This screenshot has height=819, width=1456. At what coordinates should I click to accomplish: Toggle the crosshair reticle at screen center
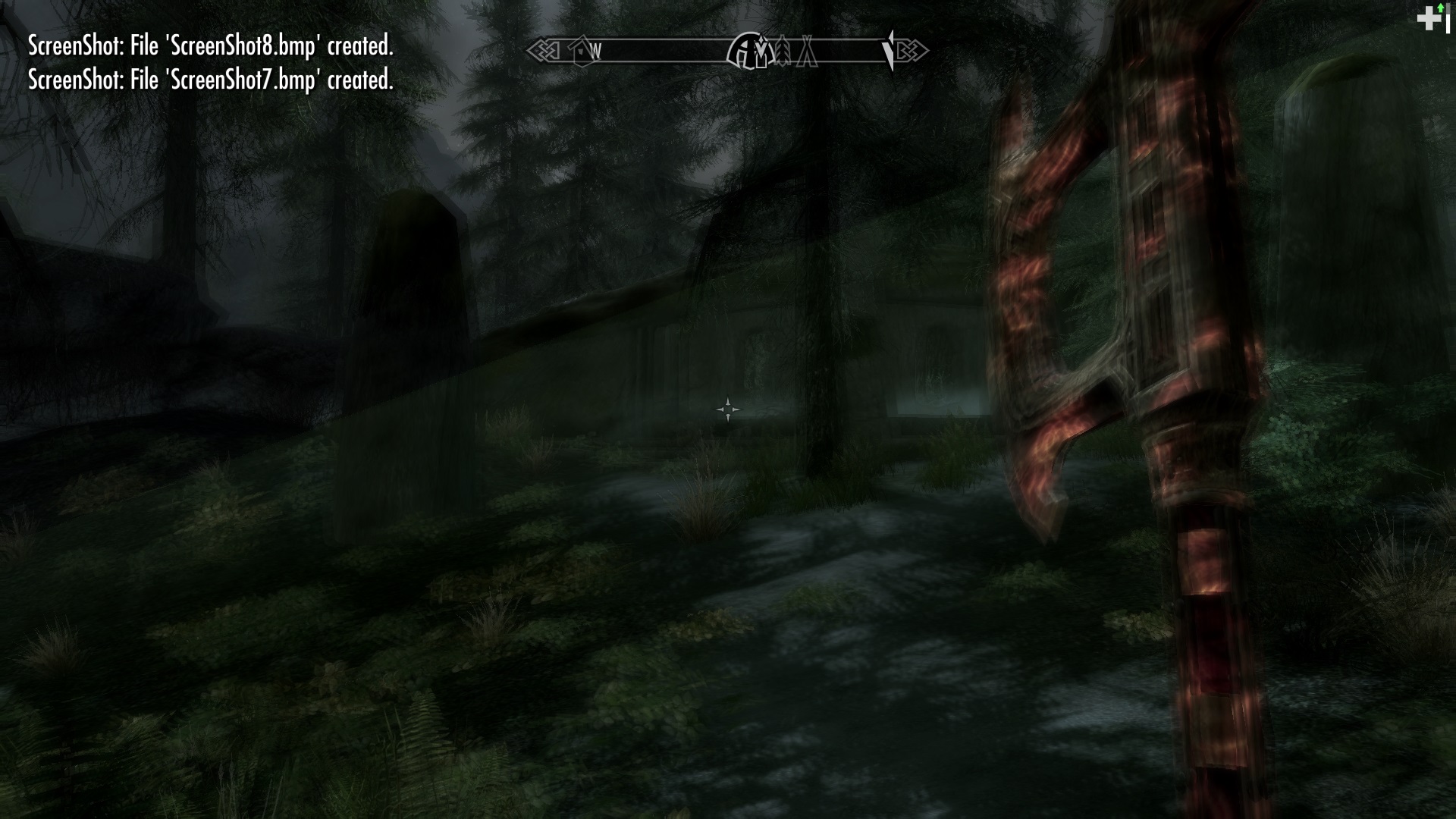(x=727, y=409)
